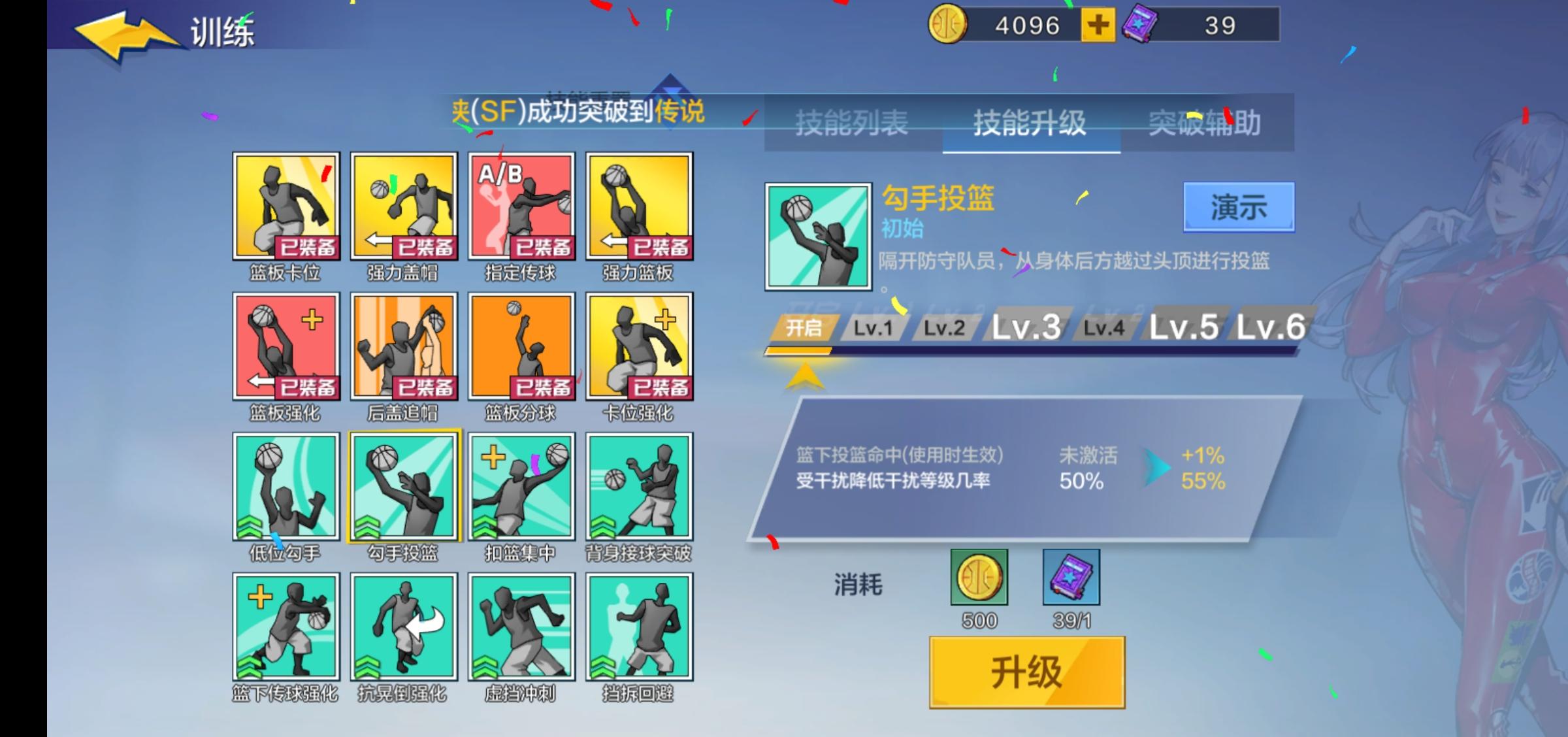The width and height of the screenshot is (1568, 737).
Task: Select the 扣篮集中 skill icon
Action: [519, 487]
